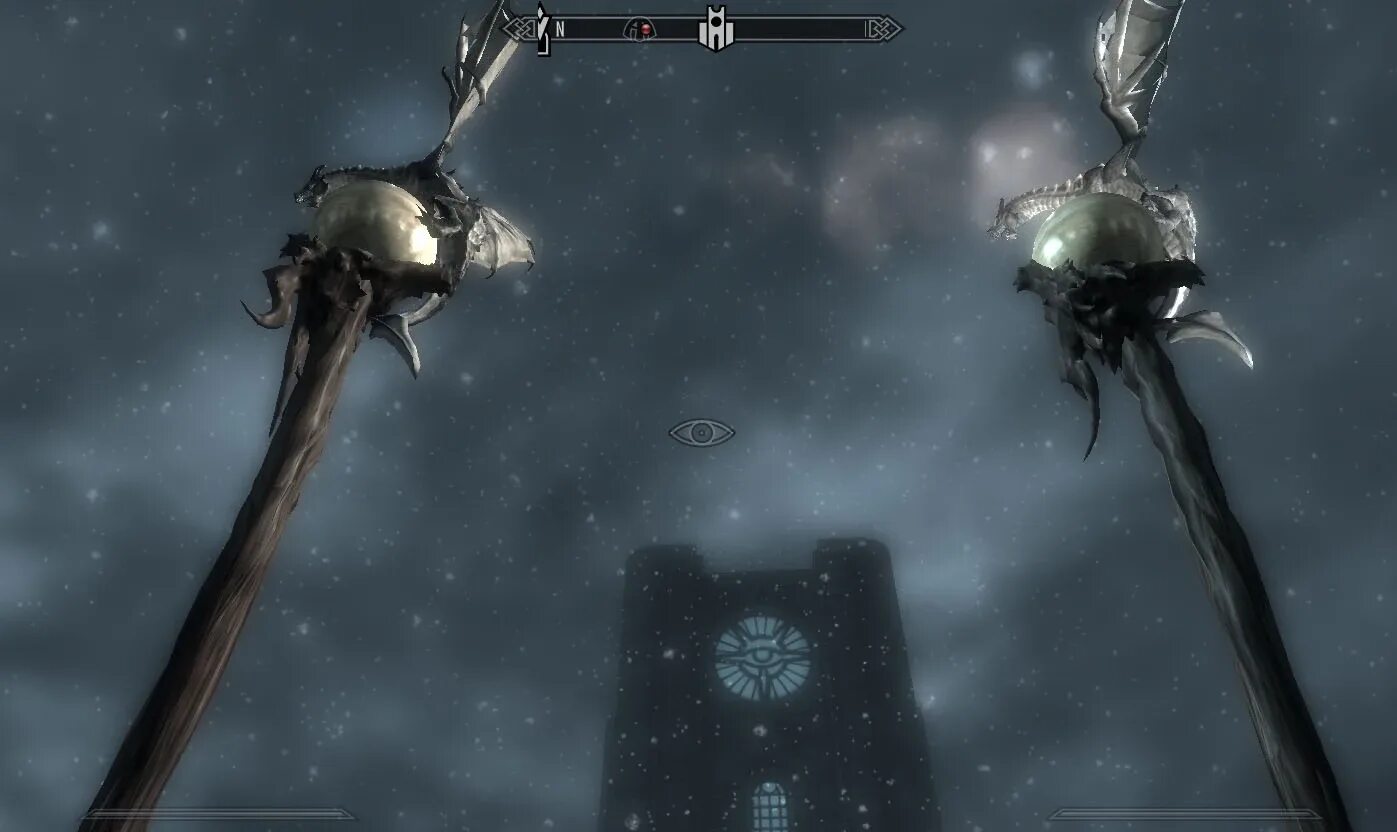Screen dimensions: 1397x832
Task: Select the red enemy dot on the compass
Action: [x=646, y=29]
